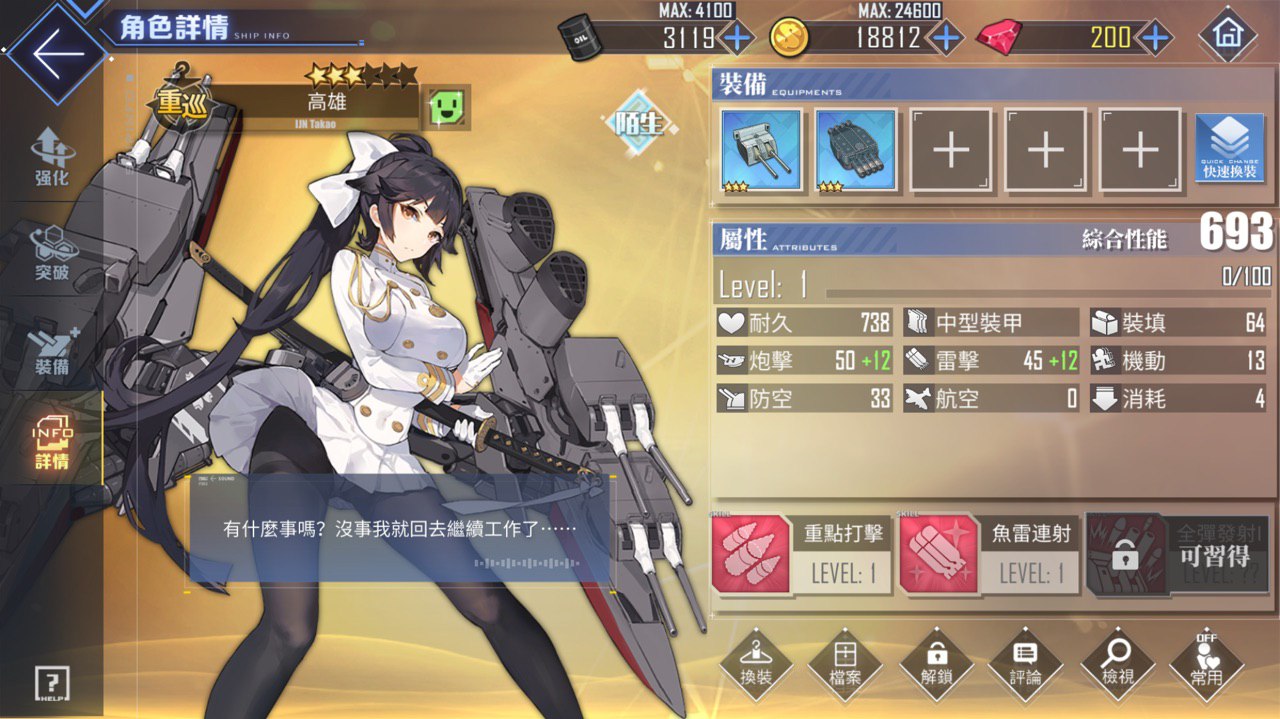Switch to the 突破 limit break tab
The width and height of the screenshot is (1280, 719).
pyautogui.click(x=51, y=253)
